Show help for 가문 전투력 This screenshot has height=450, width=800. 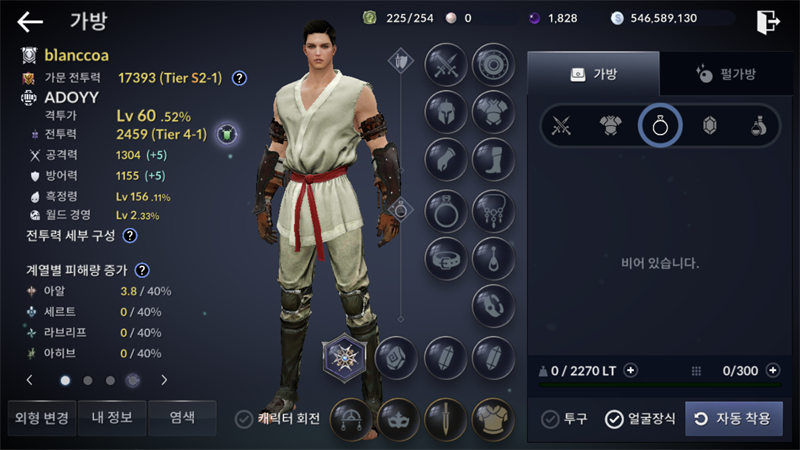click(240, 78)
